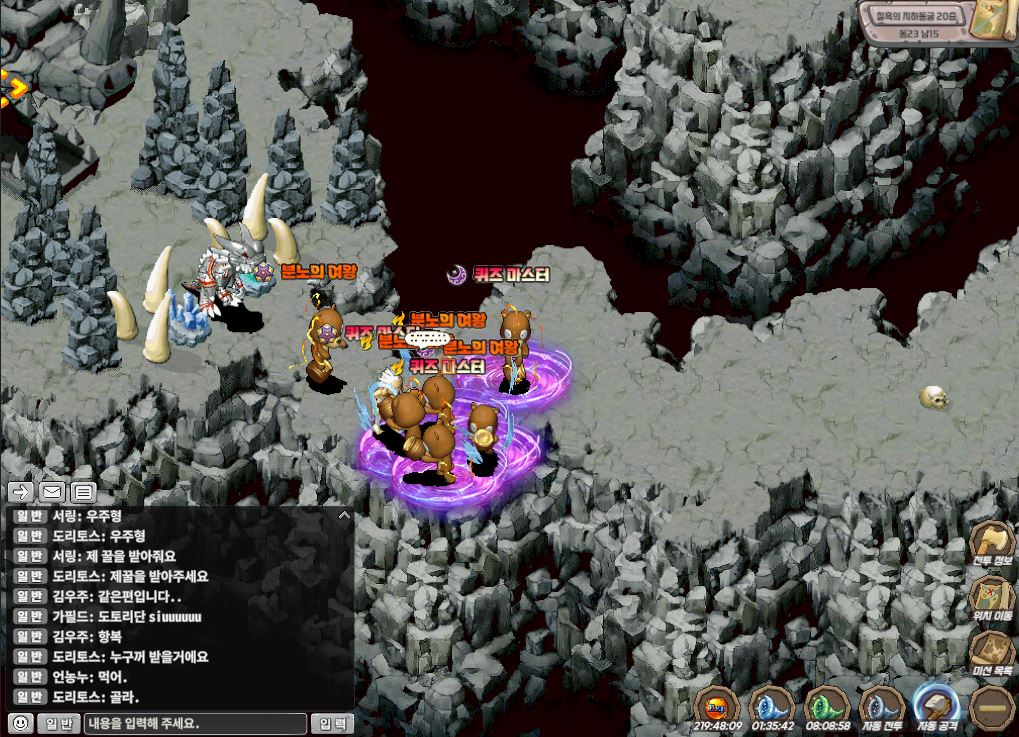Expand chat log with the up arrow

click(344, 516)
